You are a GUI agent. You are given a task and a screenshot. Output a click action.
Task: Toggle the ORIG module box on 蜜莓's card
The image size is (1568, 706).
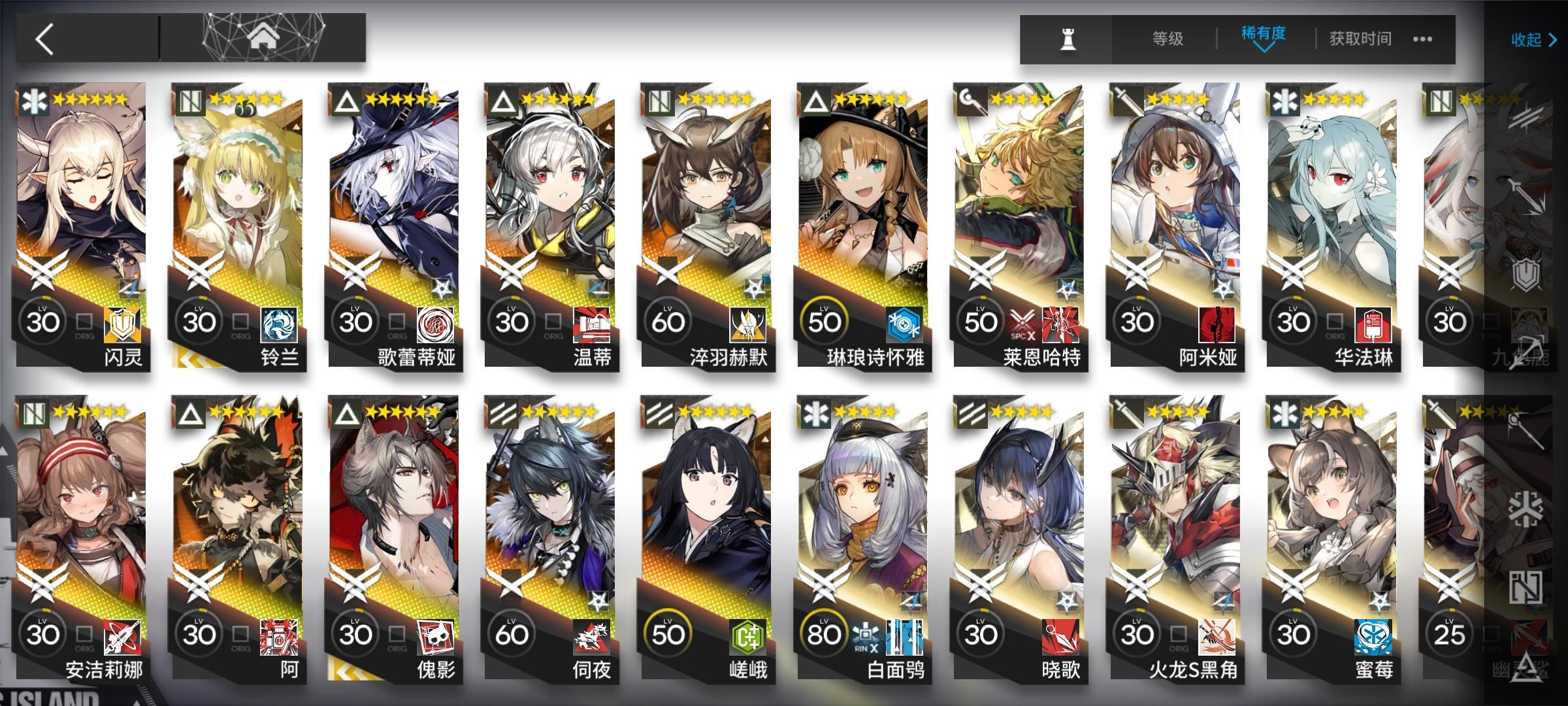tap(1335, 633)
